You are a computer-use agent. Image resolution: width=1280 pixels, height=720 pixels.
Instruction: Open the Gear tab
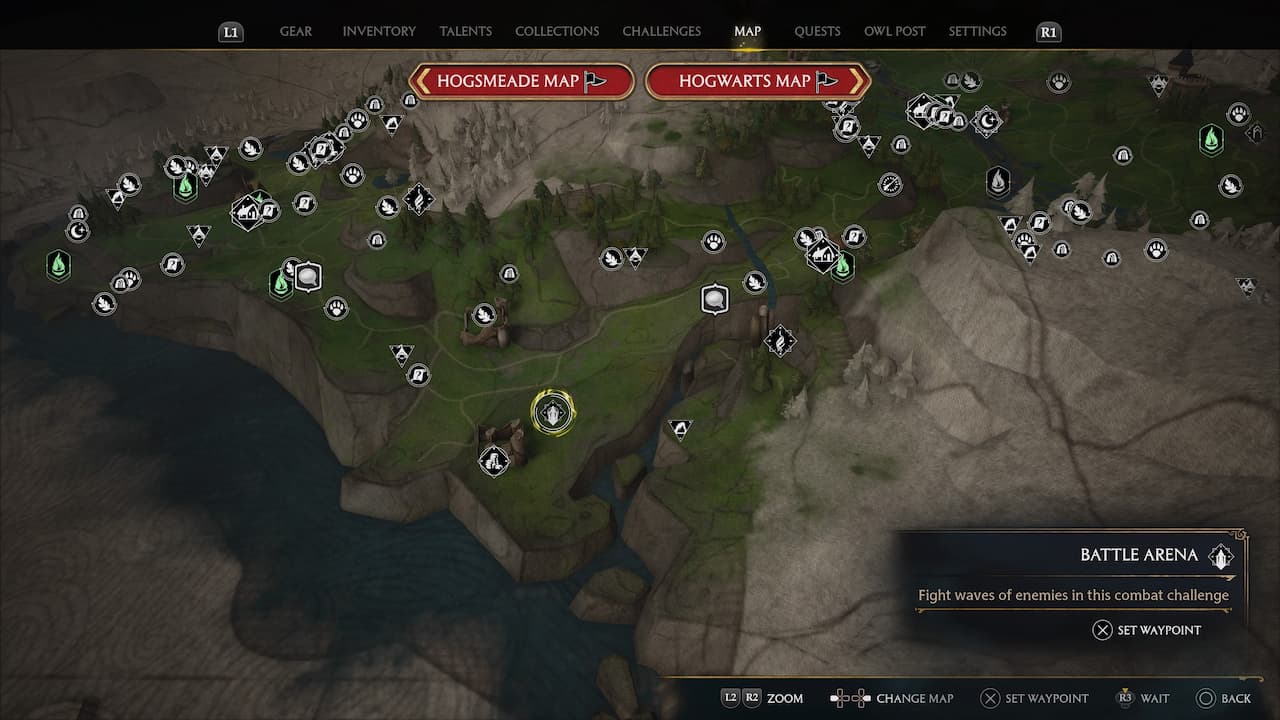(x=295, y=31)
